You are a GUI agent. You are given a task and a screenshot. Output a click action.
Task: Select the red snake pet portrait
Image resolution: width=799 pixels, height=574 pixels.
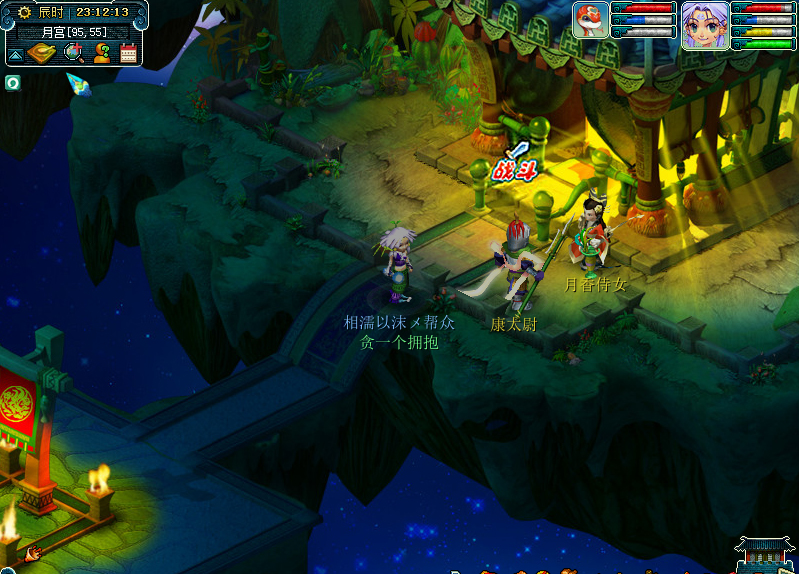(591, 20)
